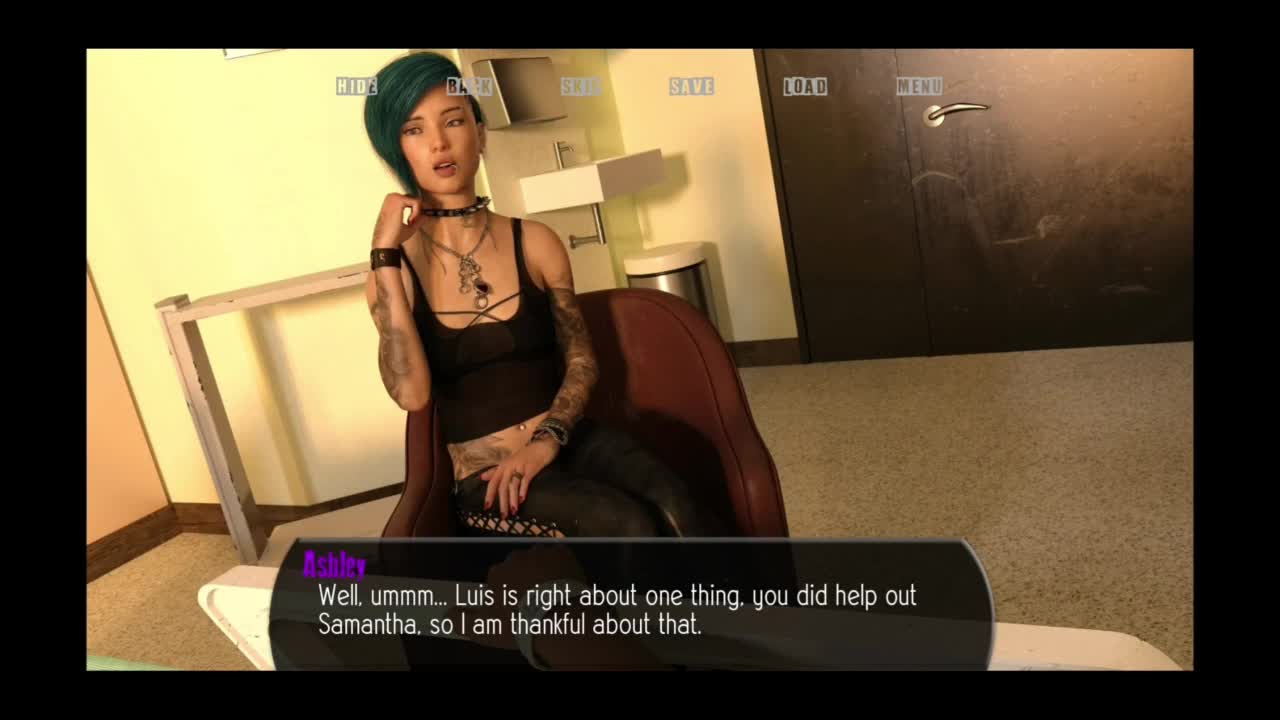Open the LOAD screen
This screenshot has height=720, width=1280.
pyautogui.click(x=804, y=86)
